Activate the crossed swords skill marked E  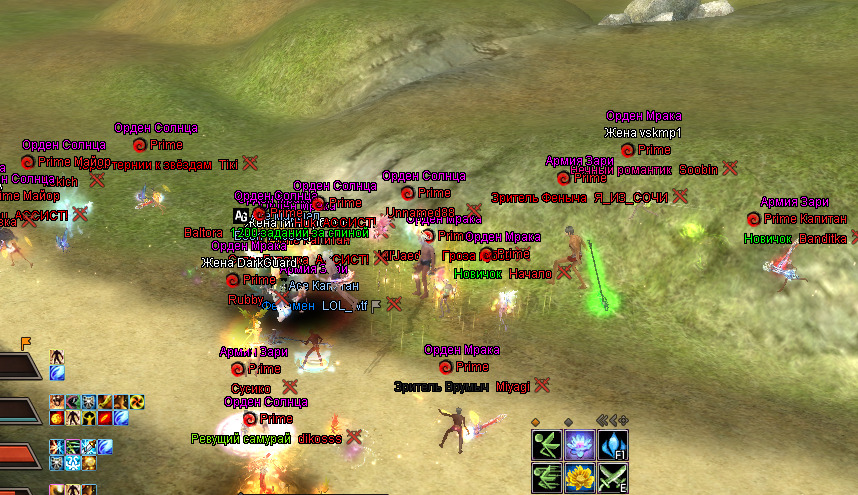pos(612,477)
